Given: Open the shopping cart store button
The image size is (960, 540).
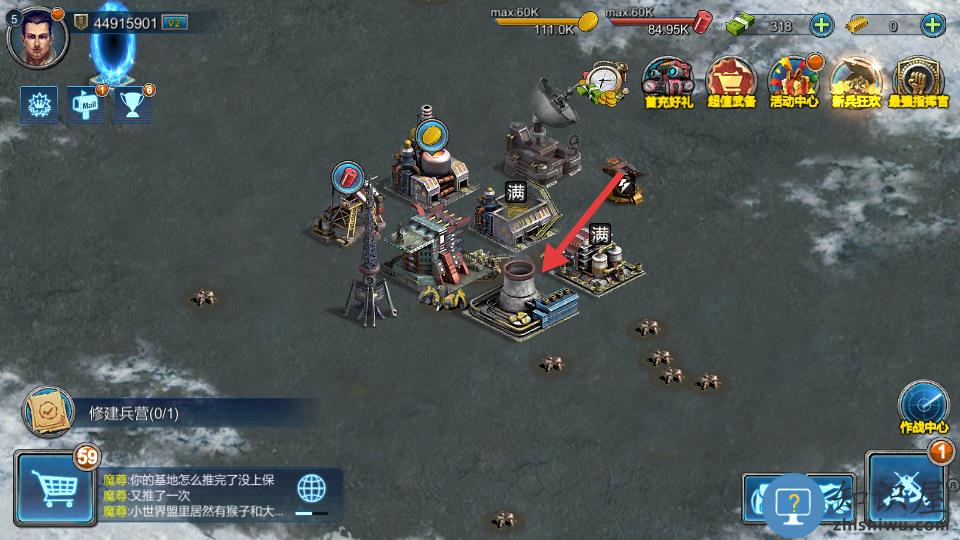Looking at the screenshot, I should pyautogui.click(x=54, y=489).
